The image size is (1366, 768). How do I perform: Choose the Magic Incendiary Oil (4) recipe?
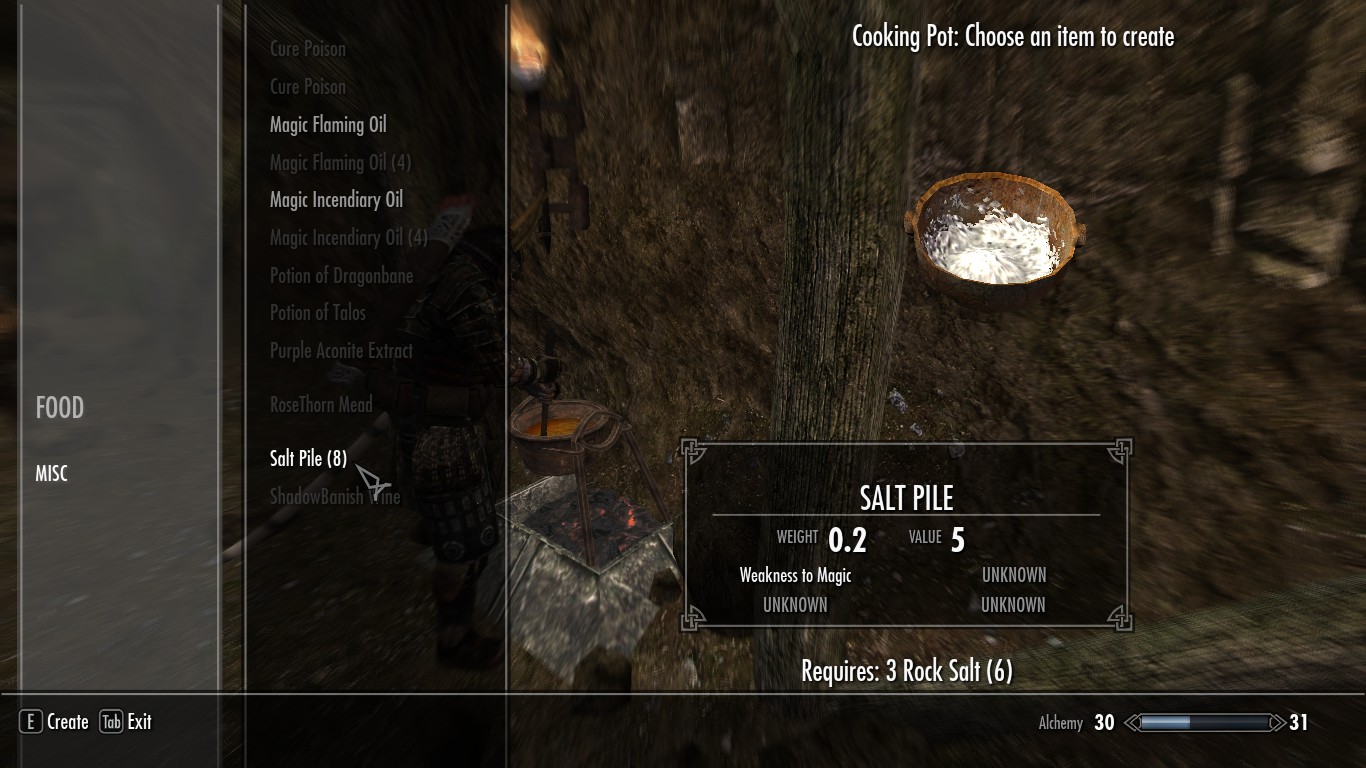[x=348, y=238]
